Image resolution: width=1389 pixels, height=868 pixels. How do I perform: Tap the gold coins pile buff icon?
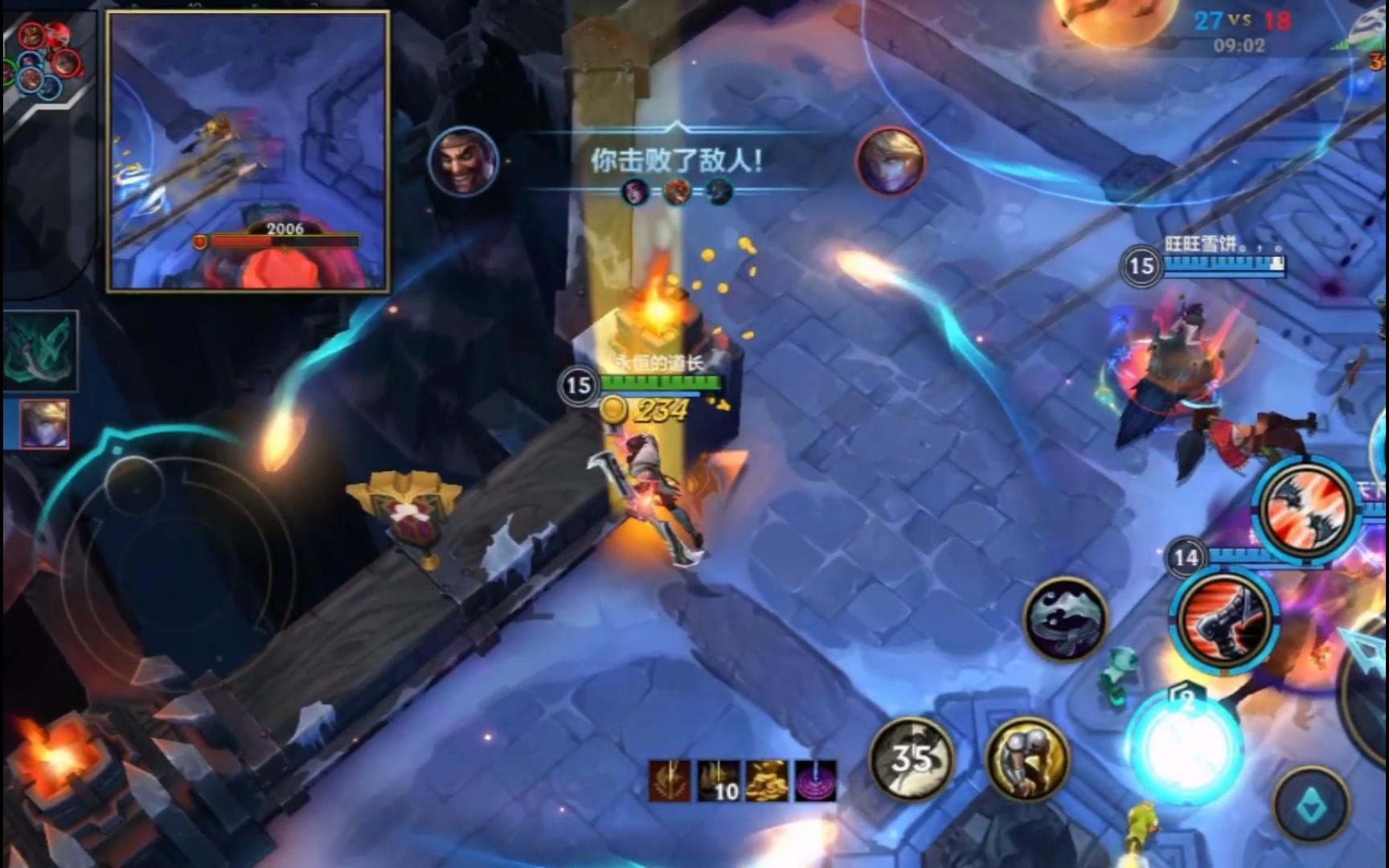tap(768, 780)
